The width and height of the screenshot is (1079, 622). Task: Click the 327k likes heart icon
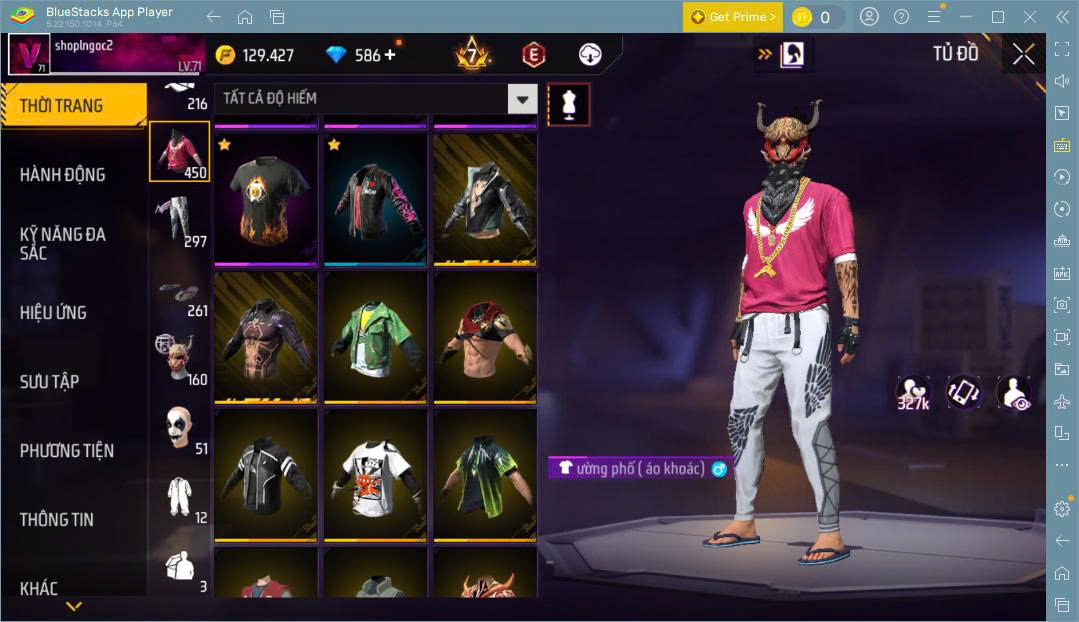tap(912, 392)
